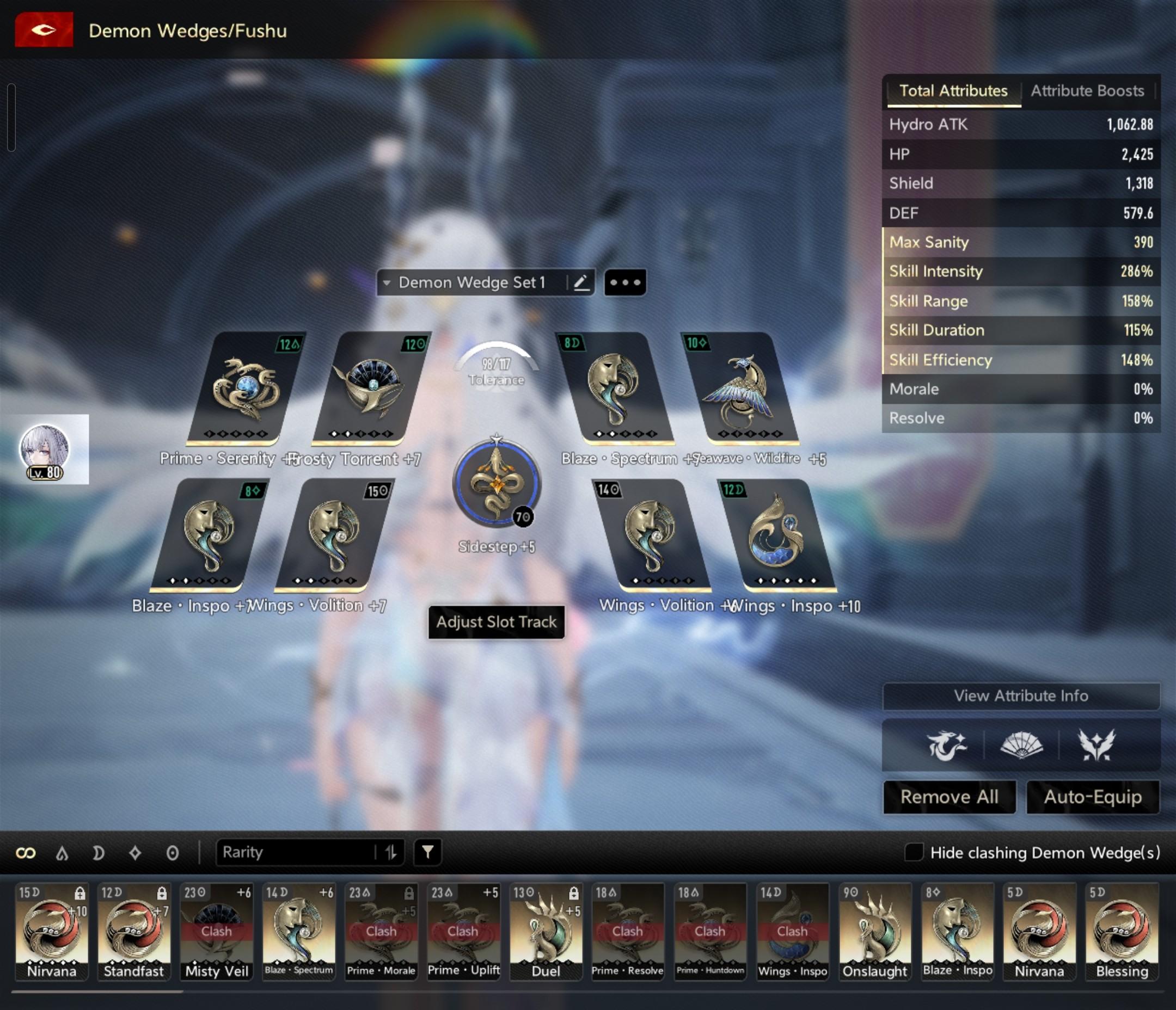Select the Lv. 80 character portrait
The image size is (1176, 1010).
pos(45,449)
